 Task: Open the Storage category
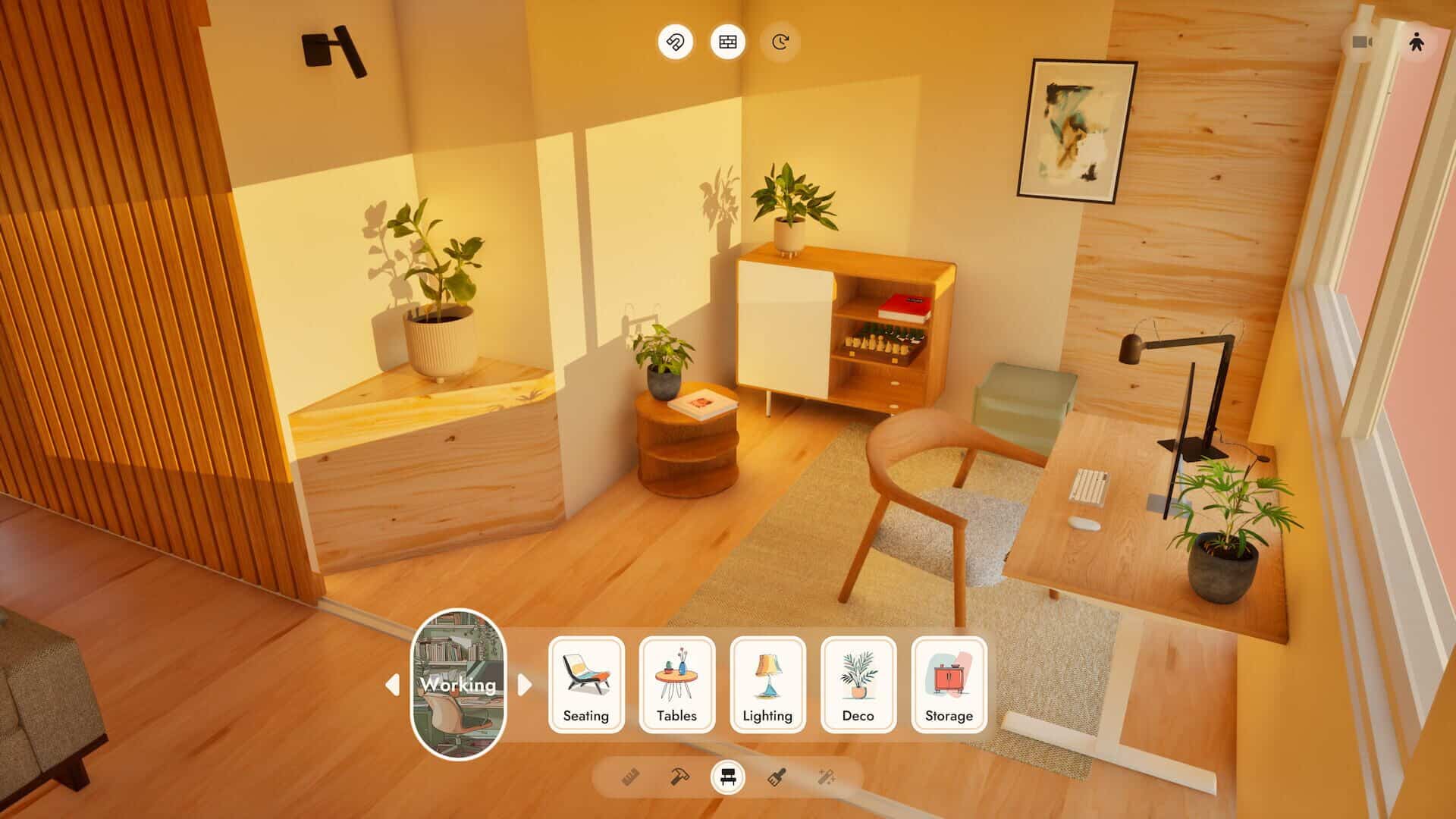[949, 685]
